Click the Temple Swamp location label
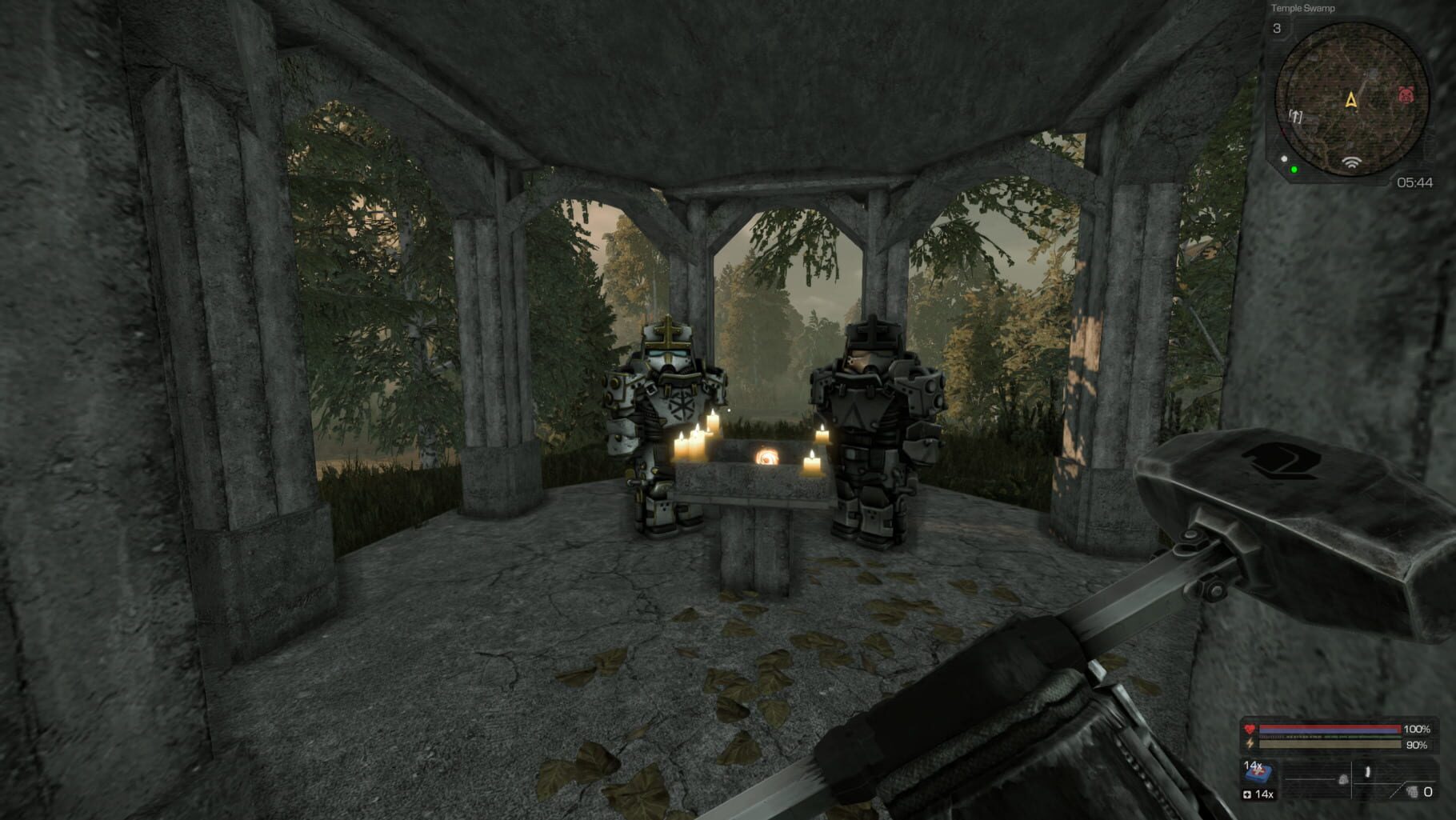The width and height of the screenshot is (1456, 820). [x=1303, y=8]
